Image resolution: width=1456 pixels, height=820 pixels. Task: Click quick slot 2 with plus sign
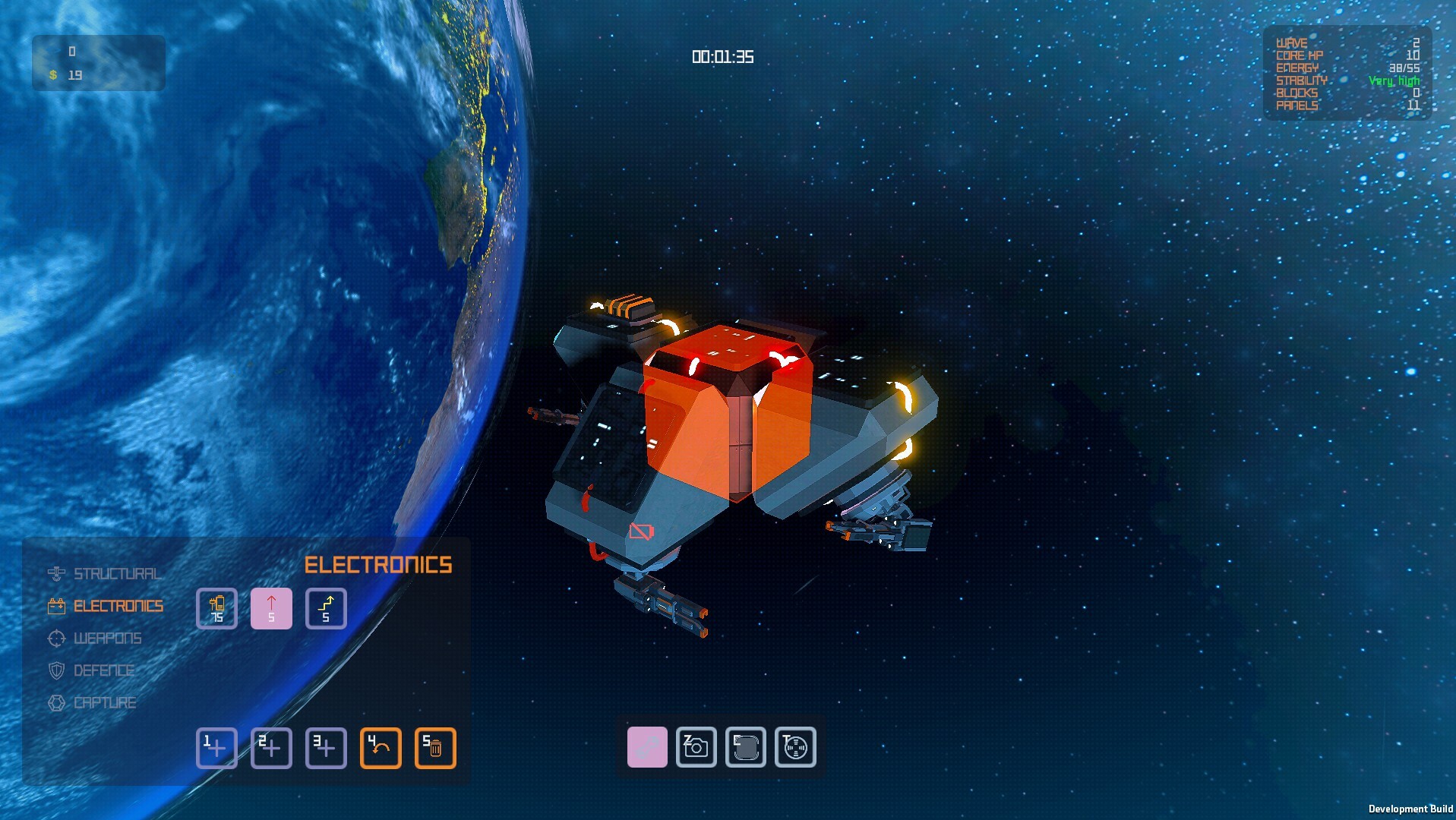[271, 748]
